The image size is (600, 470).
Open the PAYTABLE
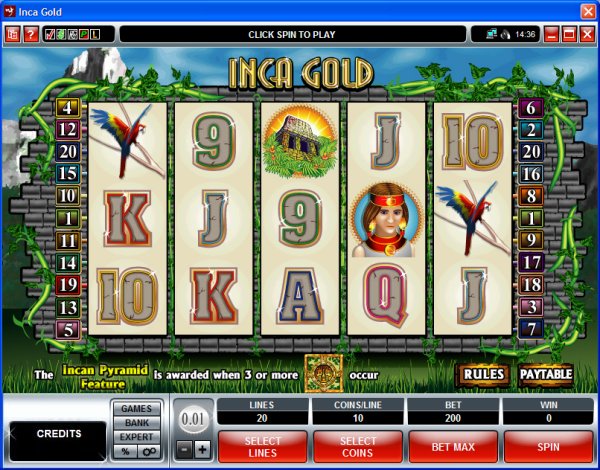click(546, 375)
